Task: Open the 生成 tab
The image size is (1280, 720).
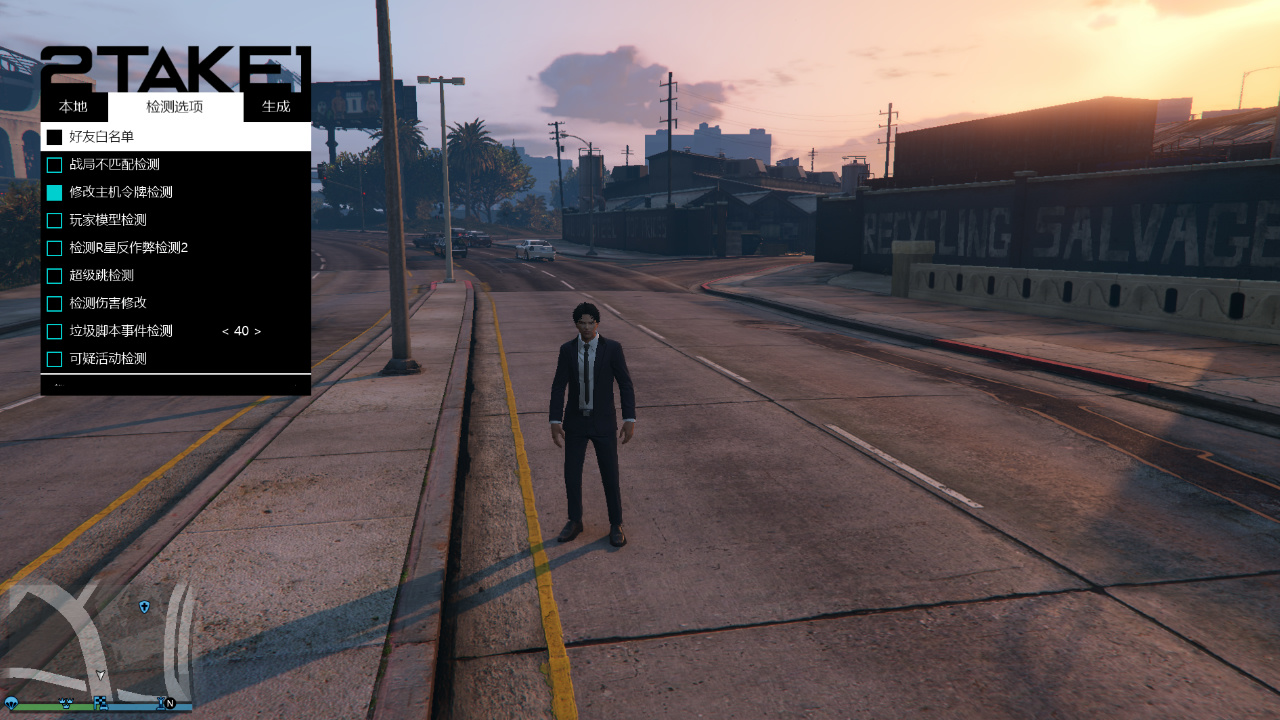Action: pos(276,107)
